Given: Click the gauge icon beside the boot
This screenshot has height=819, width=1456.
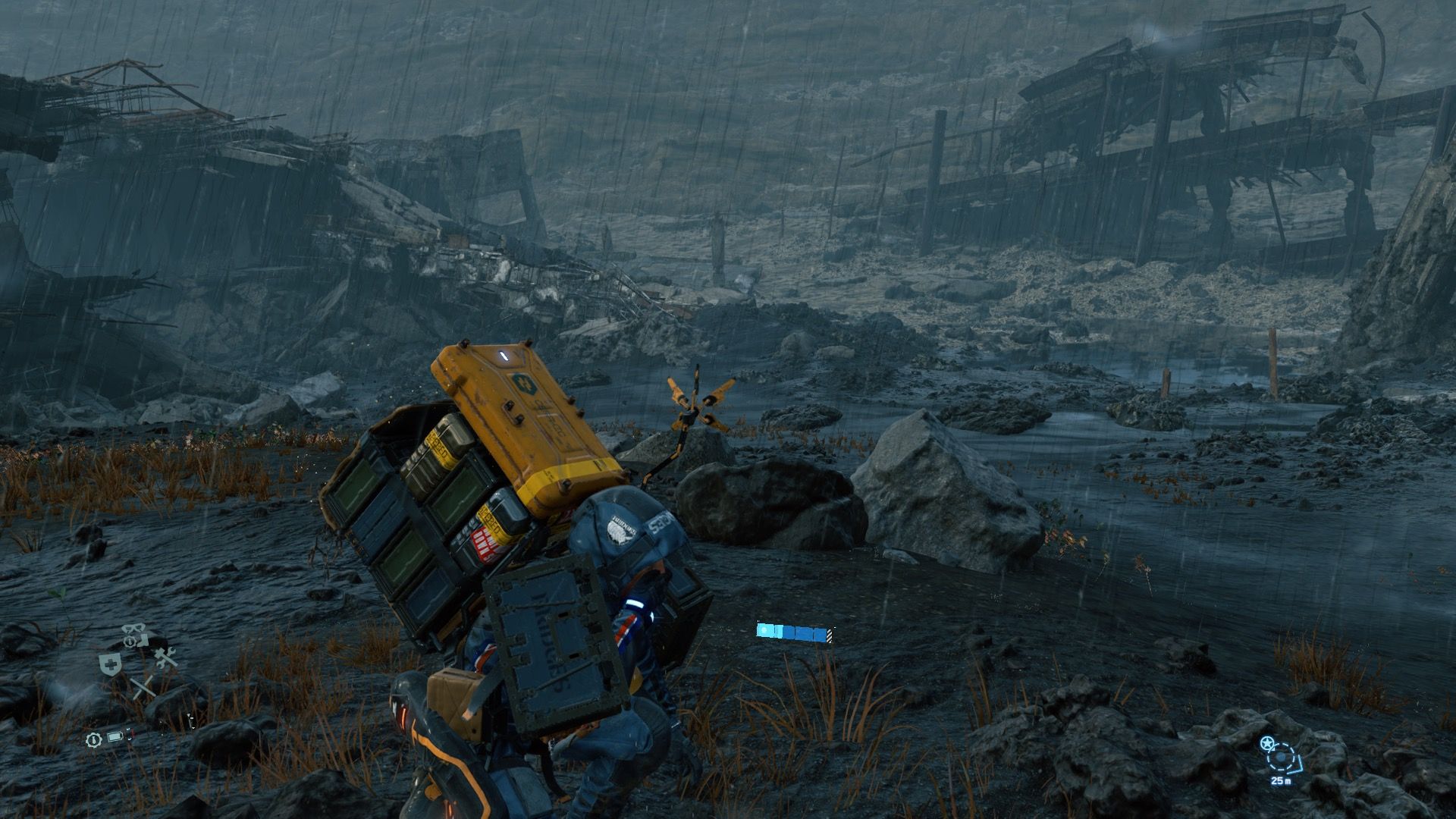Looking at the screenshot, I should [x=130, y=642].
